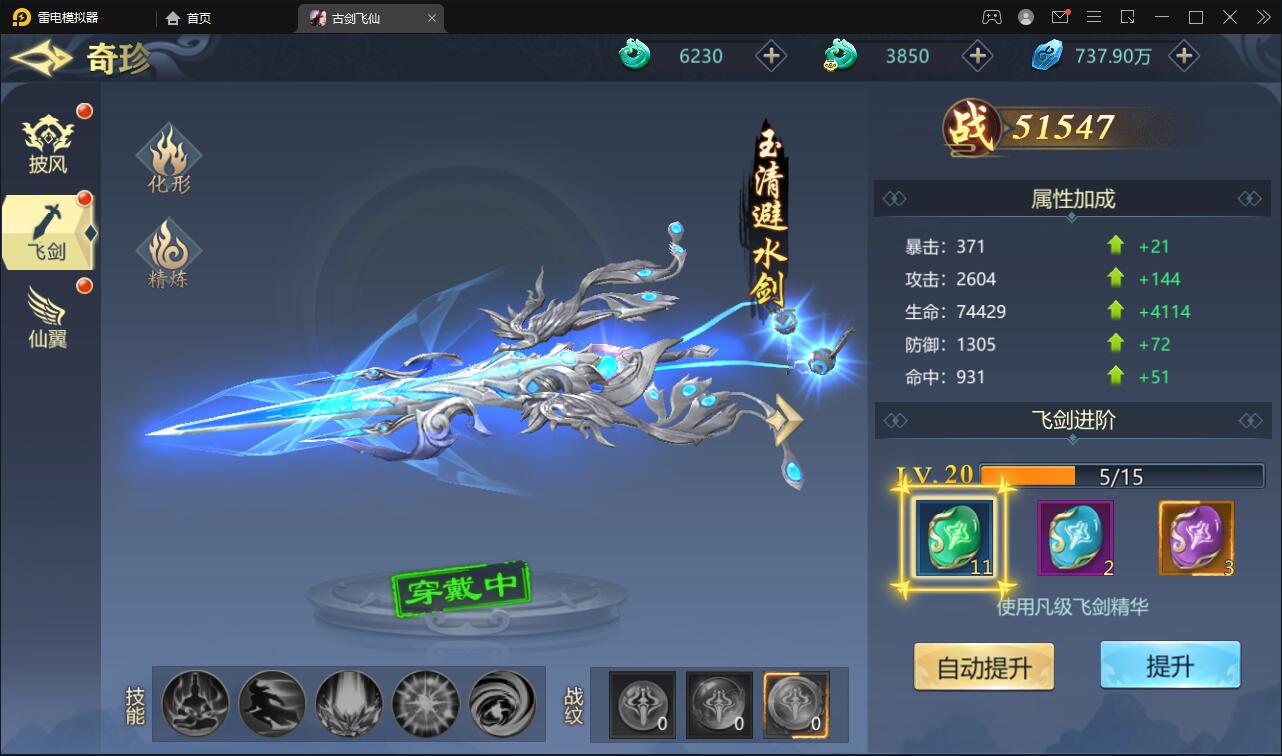1282x756 pixels.
Task: Open the LDPlayer hamburger menu
Action: point(1094,17)
